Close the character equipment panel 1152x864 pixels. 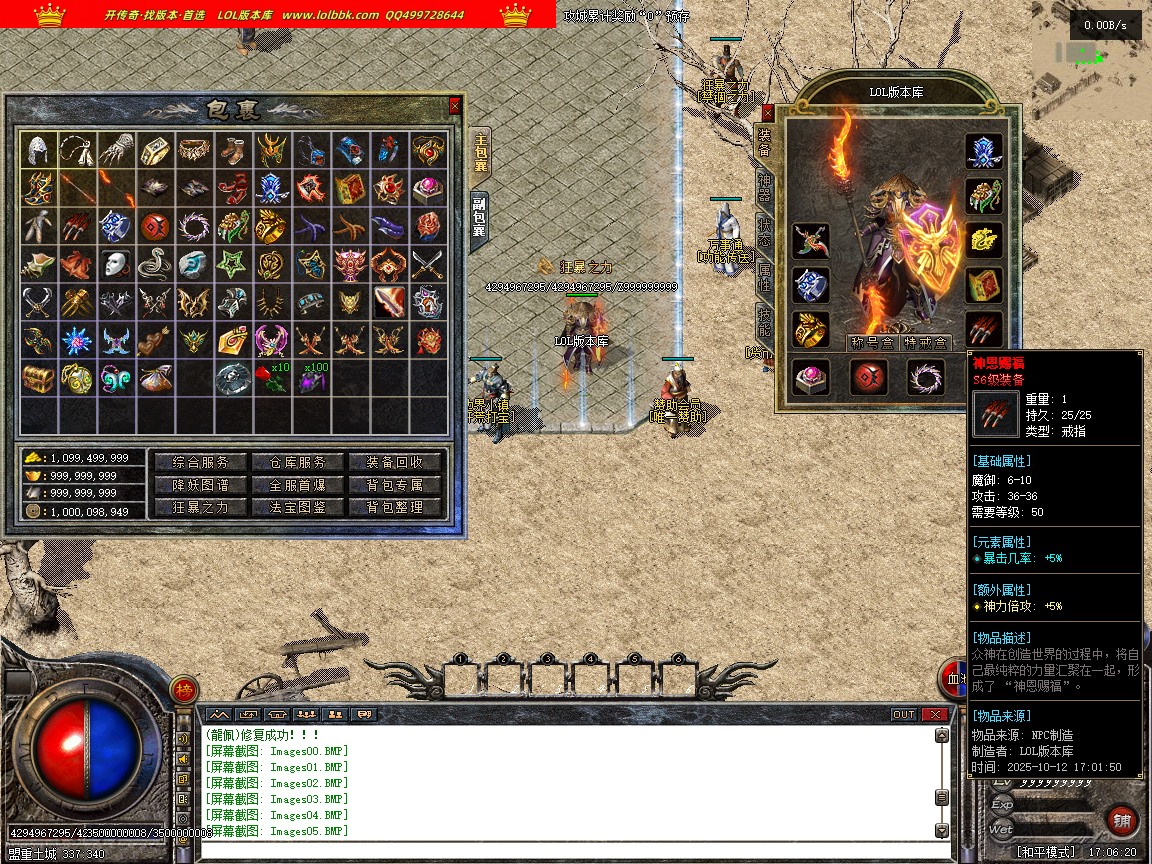(768, 113)
